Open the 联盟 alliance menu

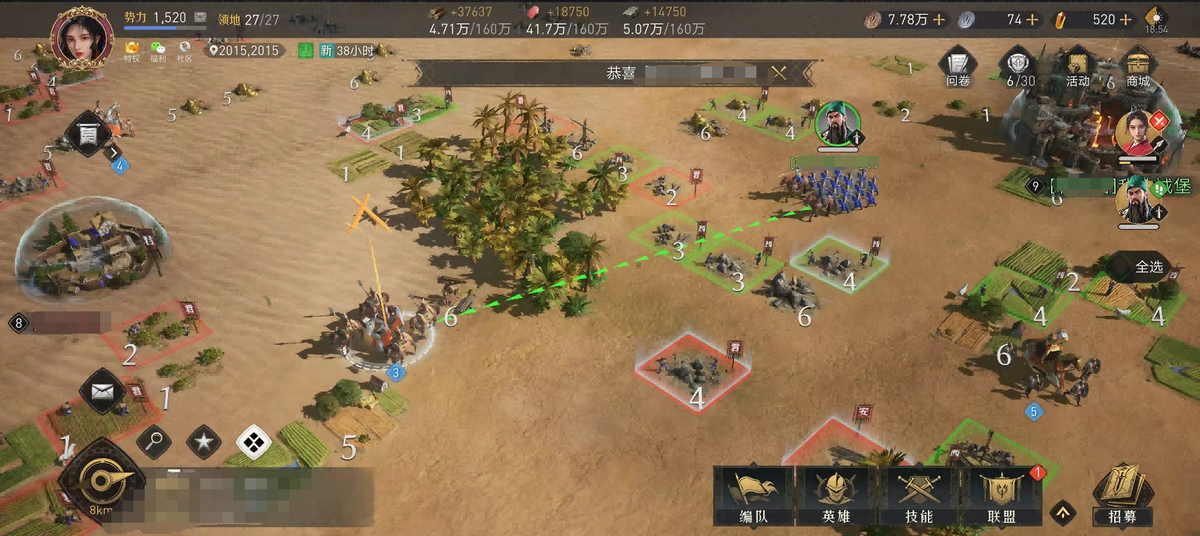tap(1000, 497)
